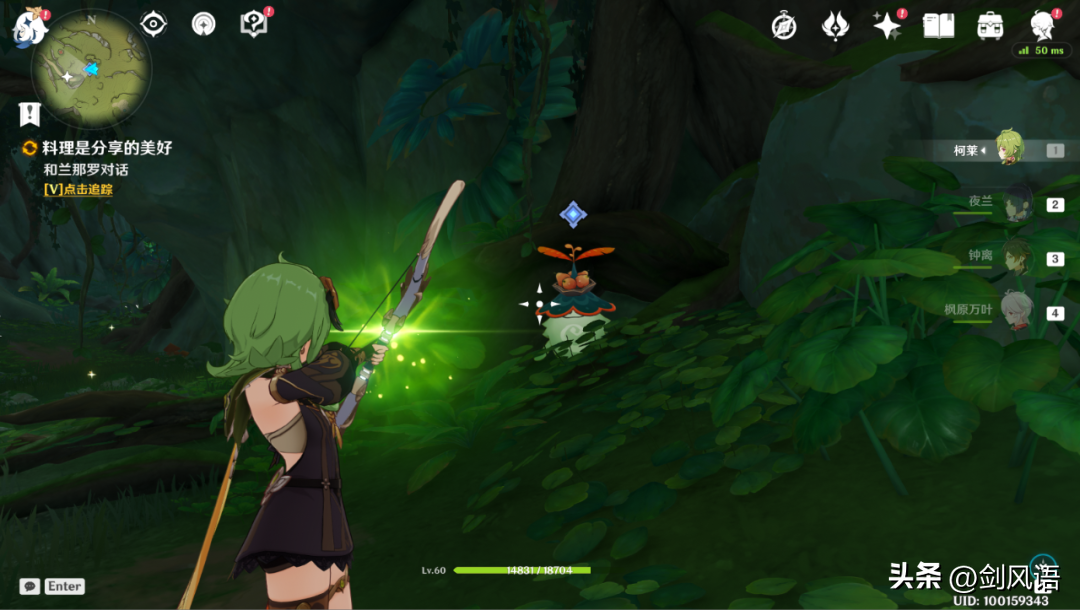Open the four-pointed star Wish icon
Screen dimensions: 1080x610
click(x=887, y=26)
